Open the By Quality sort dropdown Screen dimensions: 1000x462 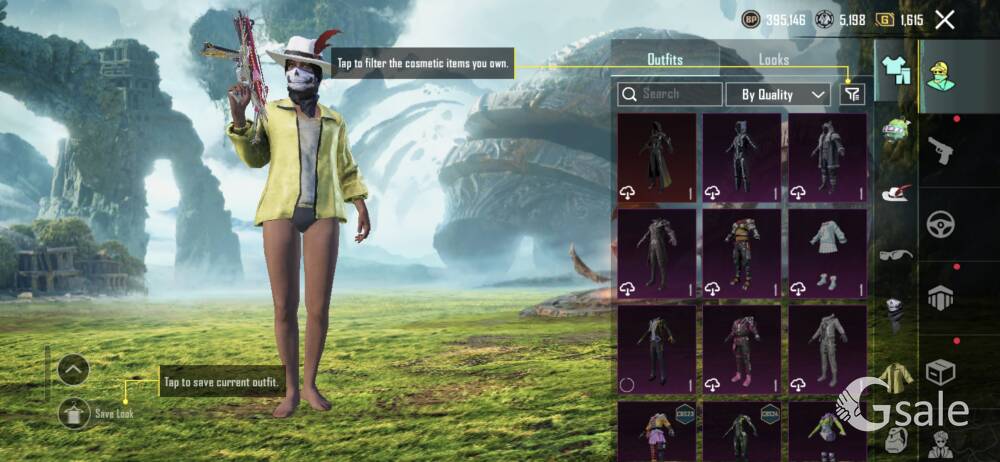779,94
